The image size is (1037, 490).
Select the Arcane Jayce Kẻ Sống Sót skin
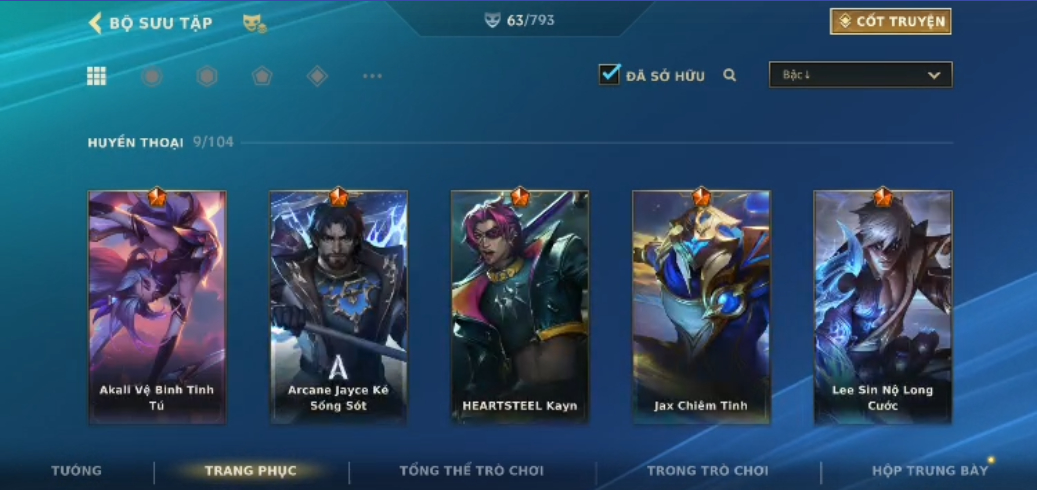pyautogui.click(x=339, y=307)
